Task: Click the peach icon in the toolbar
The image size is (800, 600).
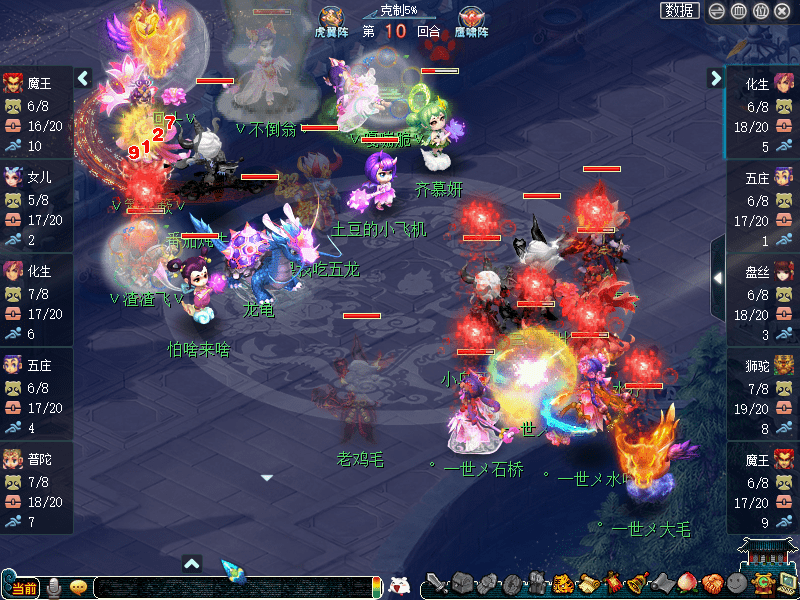Action: tap(687, 584)
